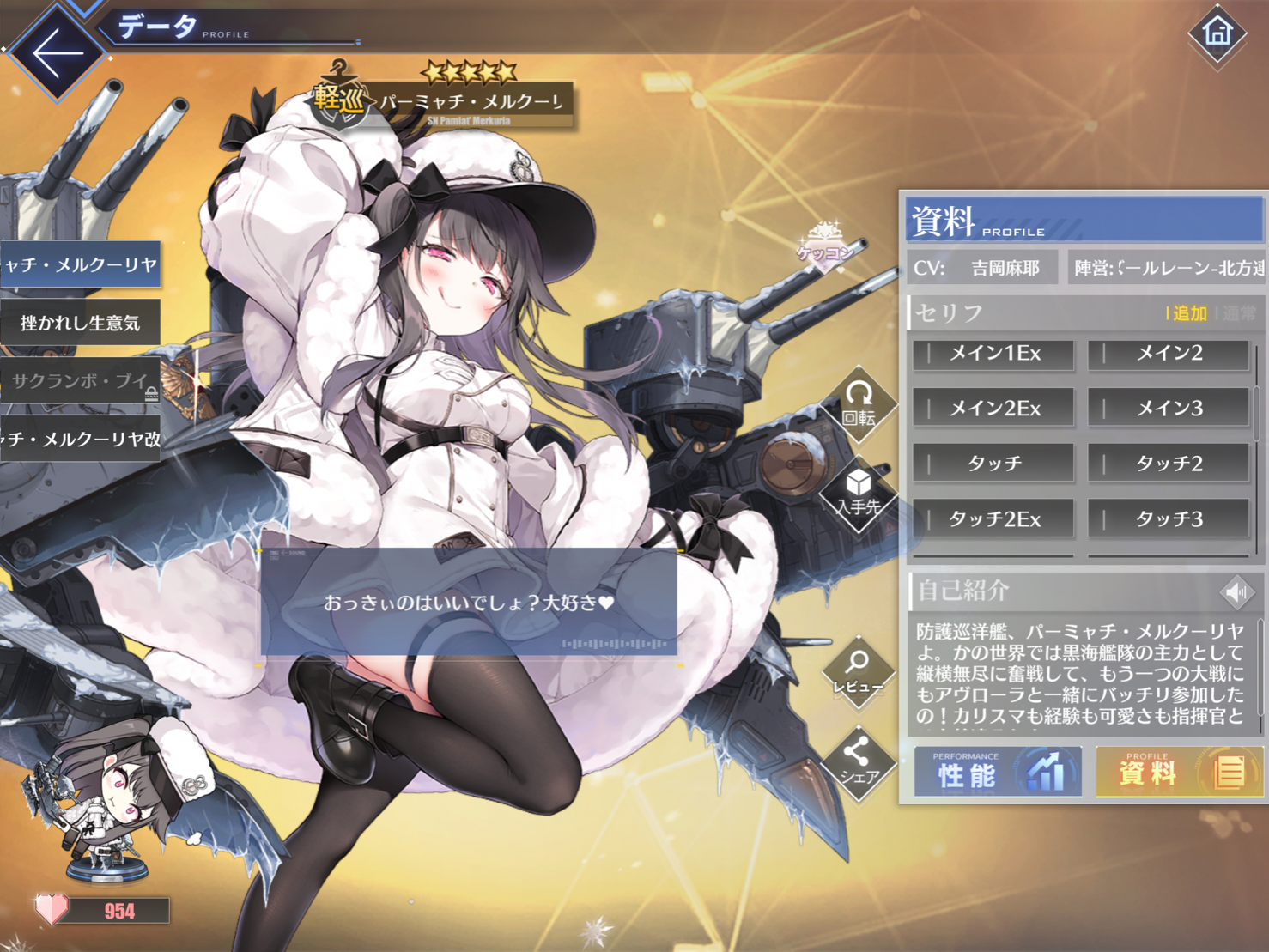Play the タッチ voice line
This screenshot has width=1269, height=952.
tap(993, 464)
